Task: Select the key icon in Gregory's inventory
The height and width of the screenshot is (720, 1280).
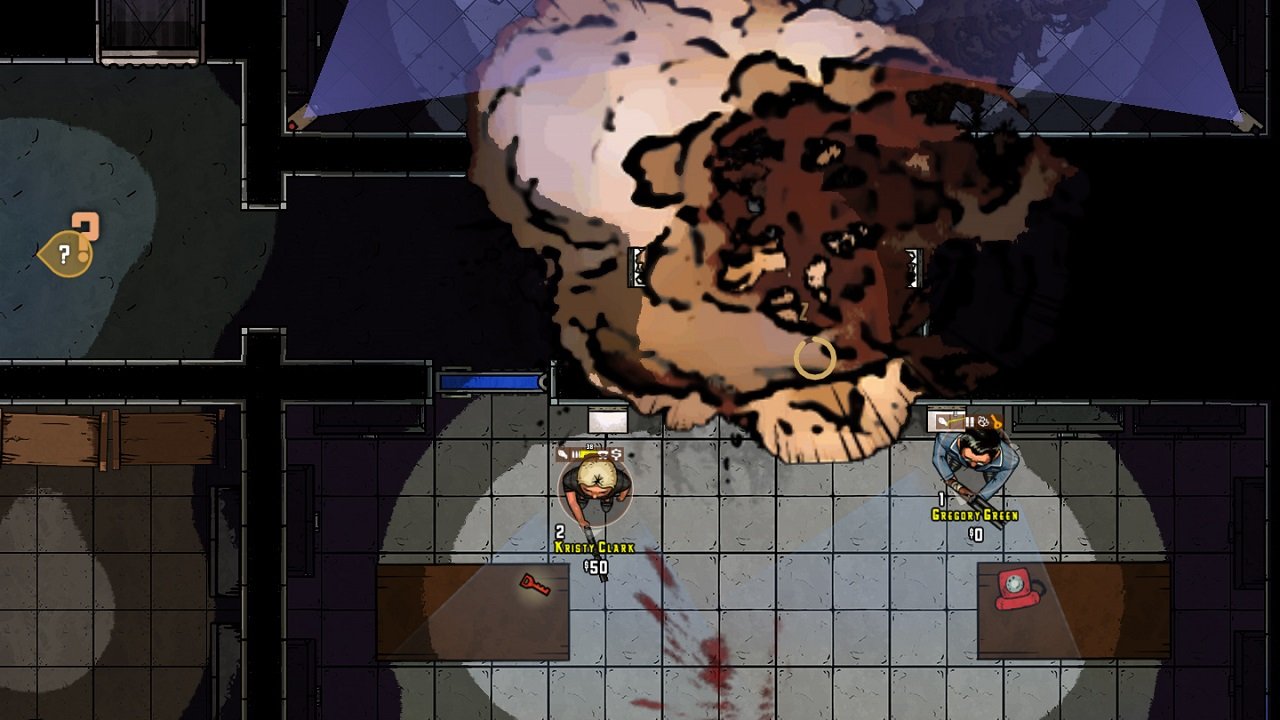Action: tap(997, 423)
